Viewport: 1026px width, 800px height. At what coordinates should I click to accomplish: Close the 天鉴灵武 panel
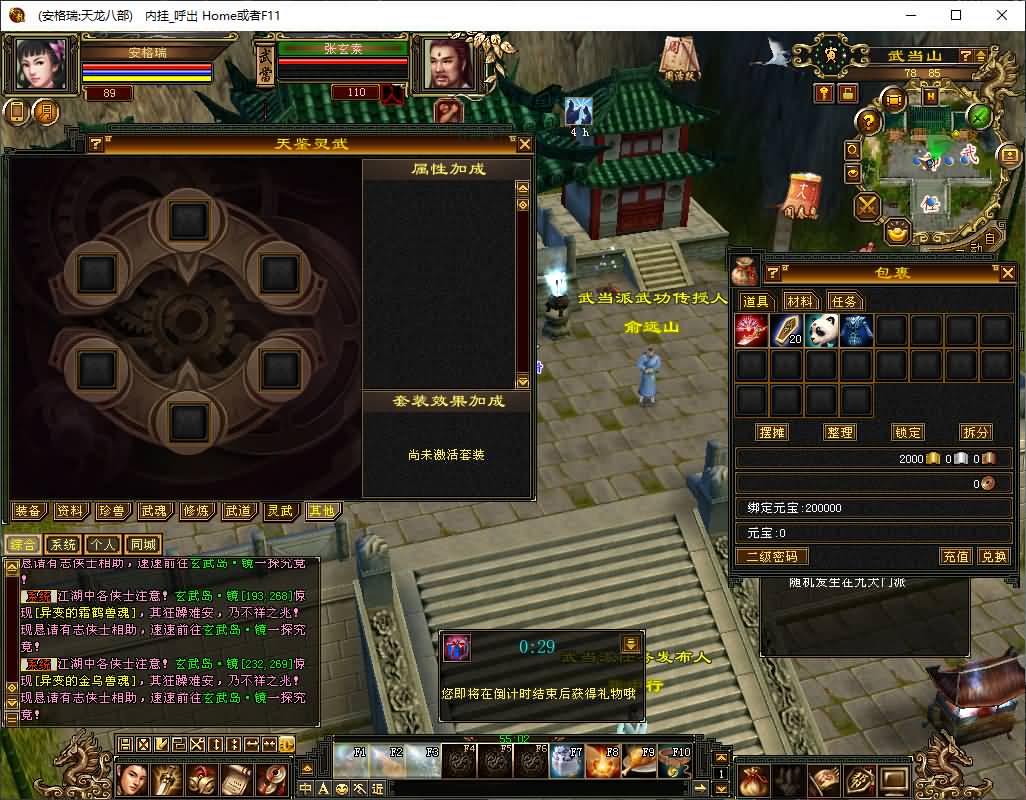point(524,144)
